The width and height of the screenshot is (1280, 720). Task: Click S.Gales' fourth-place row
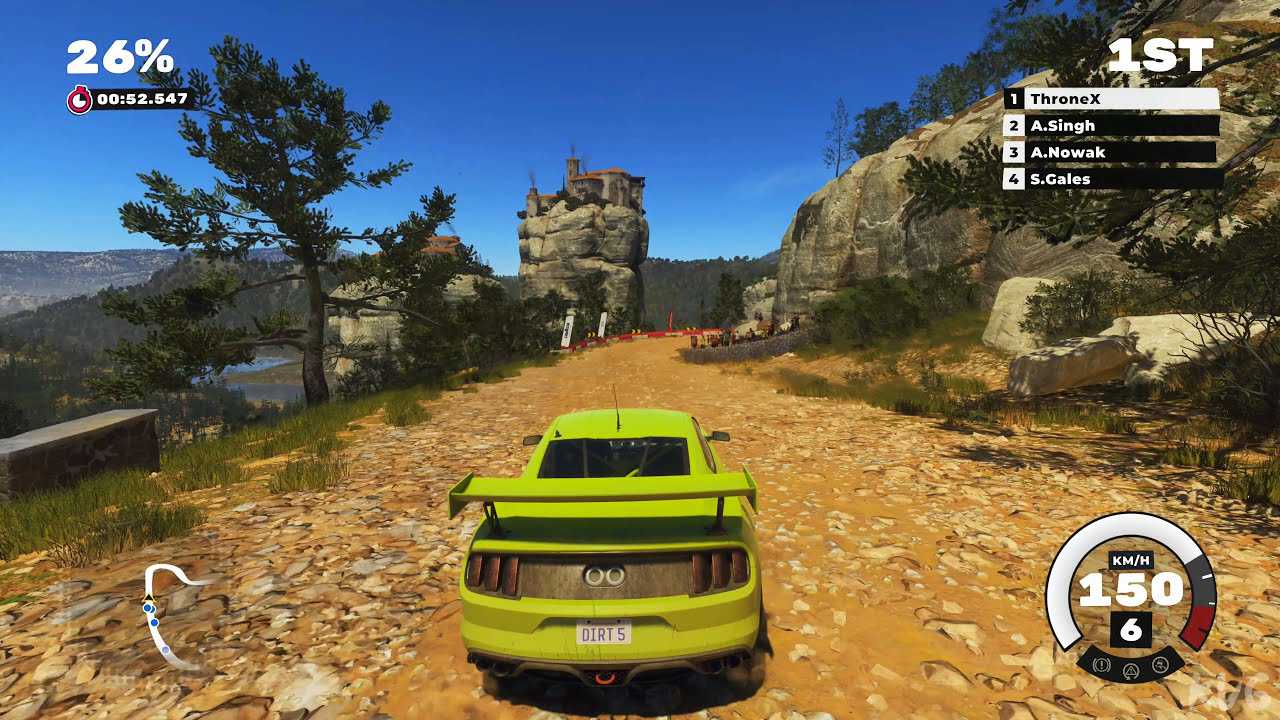click(x=1111, y=179)
